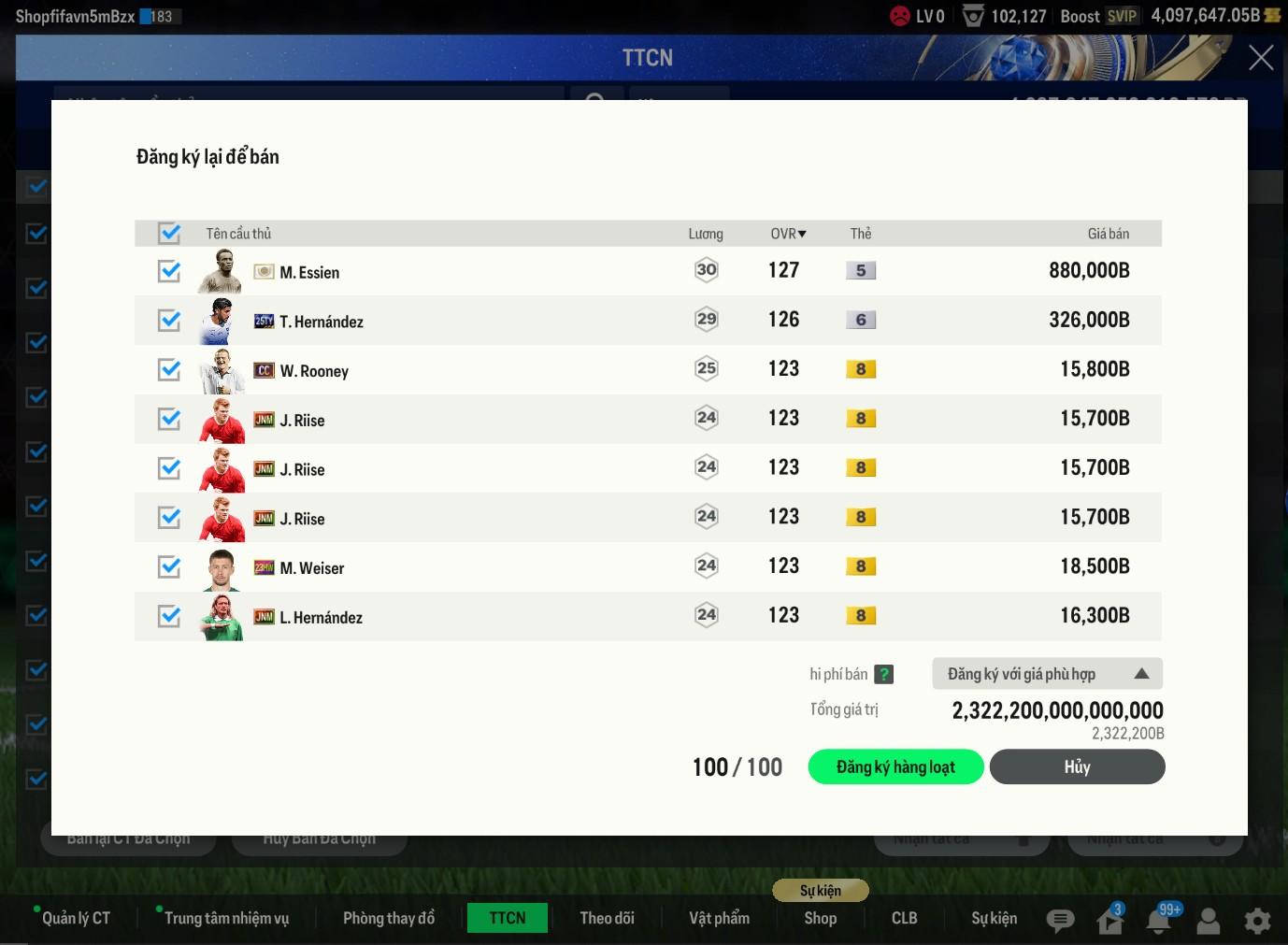This screenshot has width=1288, height=945.
Task: Toggle the select-all checkbox in header row
Action: [169, 233]
